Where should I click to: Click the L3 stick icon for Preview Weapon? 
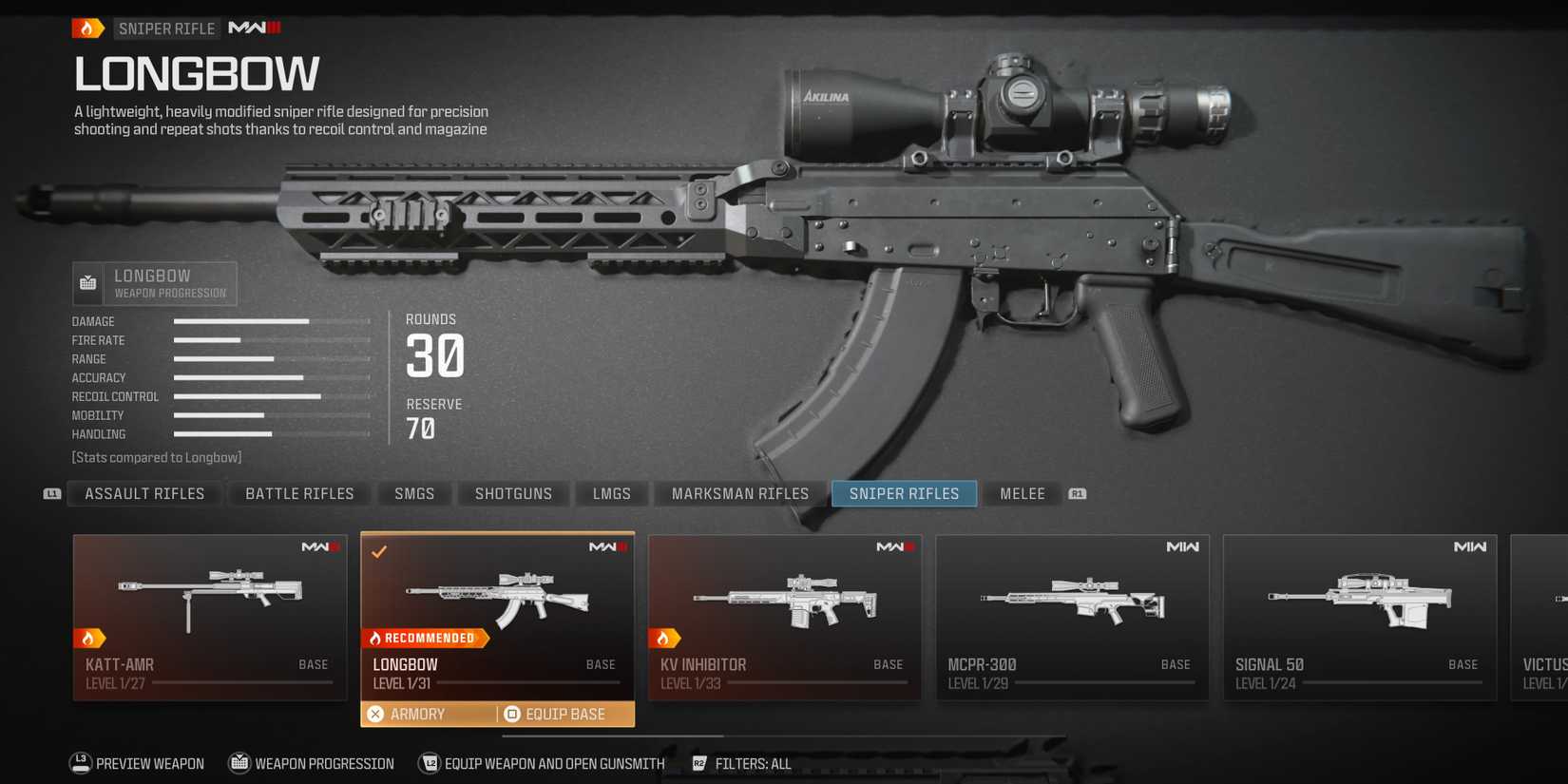tap(78, 762)
